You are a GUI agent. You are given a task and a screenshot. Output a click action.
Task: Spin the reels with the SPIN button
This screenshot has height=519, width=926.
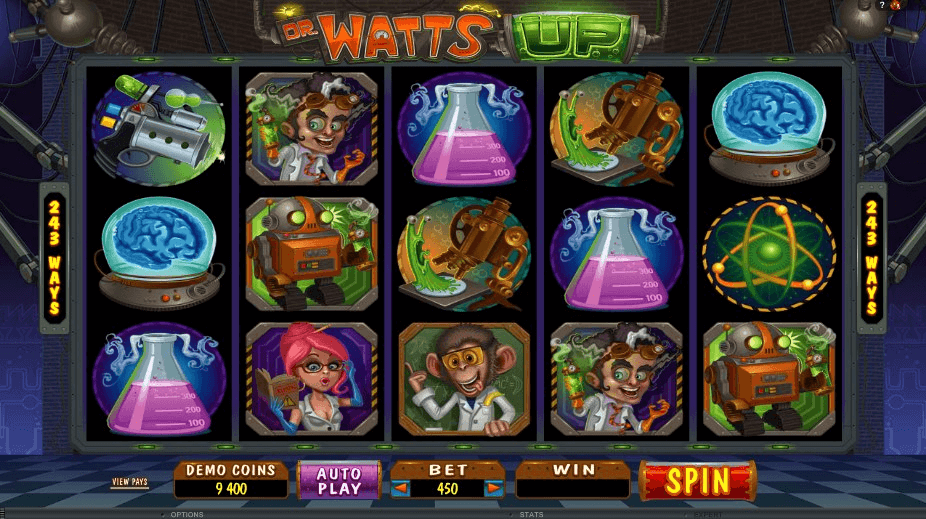click(x=697, y=481)
